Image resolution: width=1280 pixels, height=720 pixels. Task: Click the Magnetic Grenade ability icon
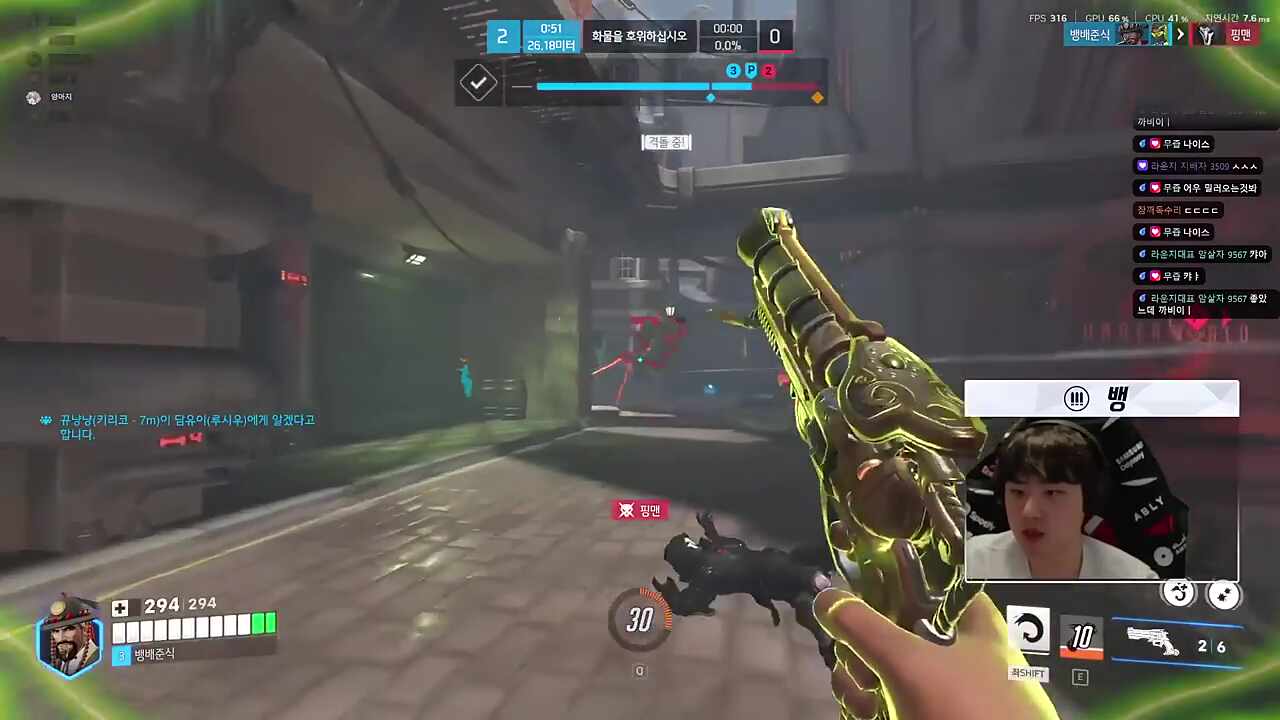(x=1081, y=637)
